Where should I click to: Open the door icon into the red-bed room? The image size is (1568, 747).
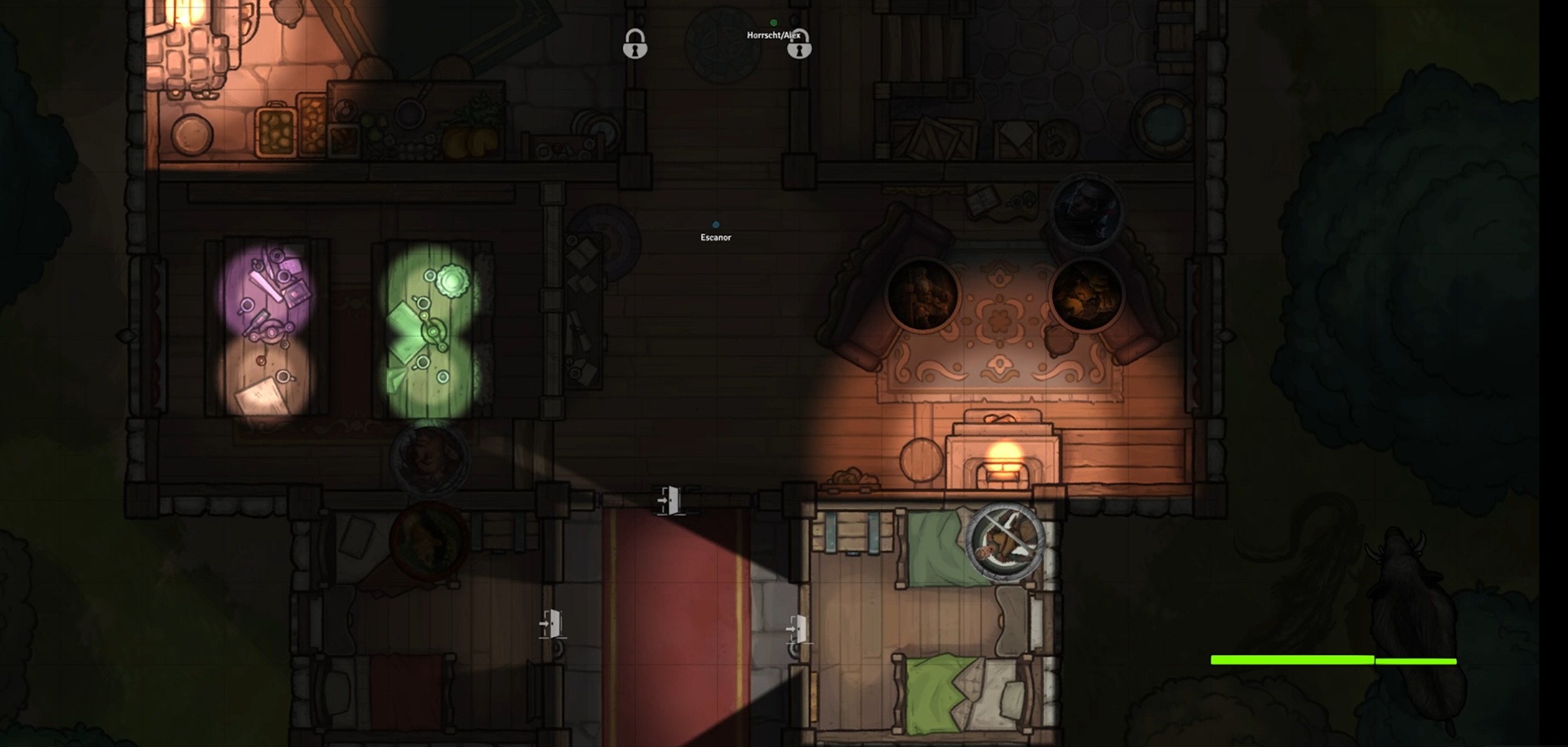551,624
